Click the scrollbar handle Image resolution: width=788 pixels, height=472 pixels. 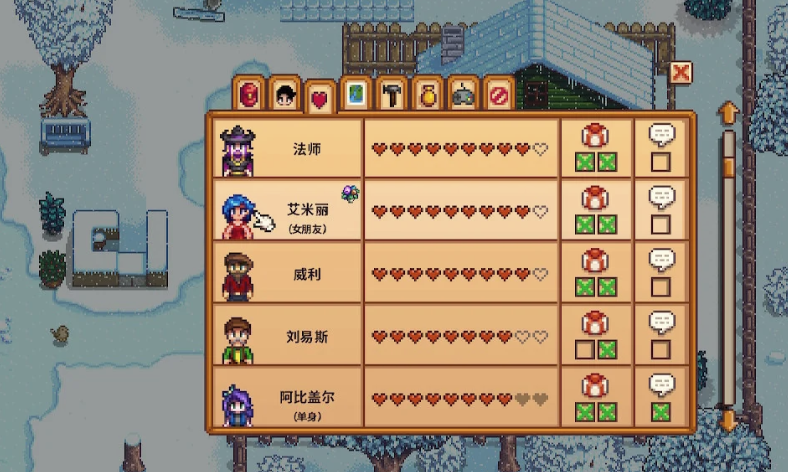pos(729,153)
